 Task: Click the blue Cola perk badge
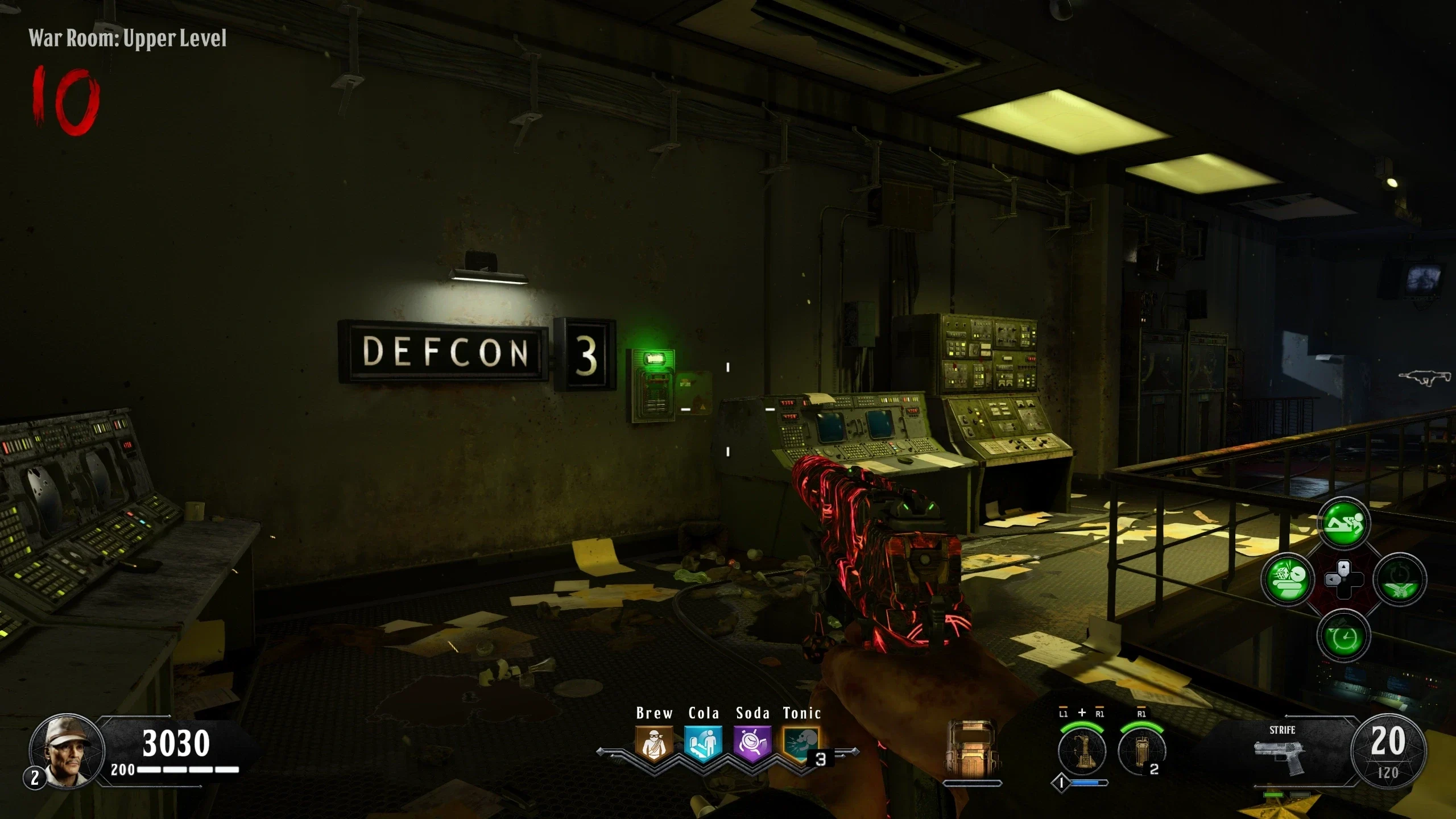tap(703, 744)
